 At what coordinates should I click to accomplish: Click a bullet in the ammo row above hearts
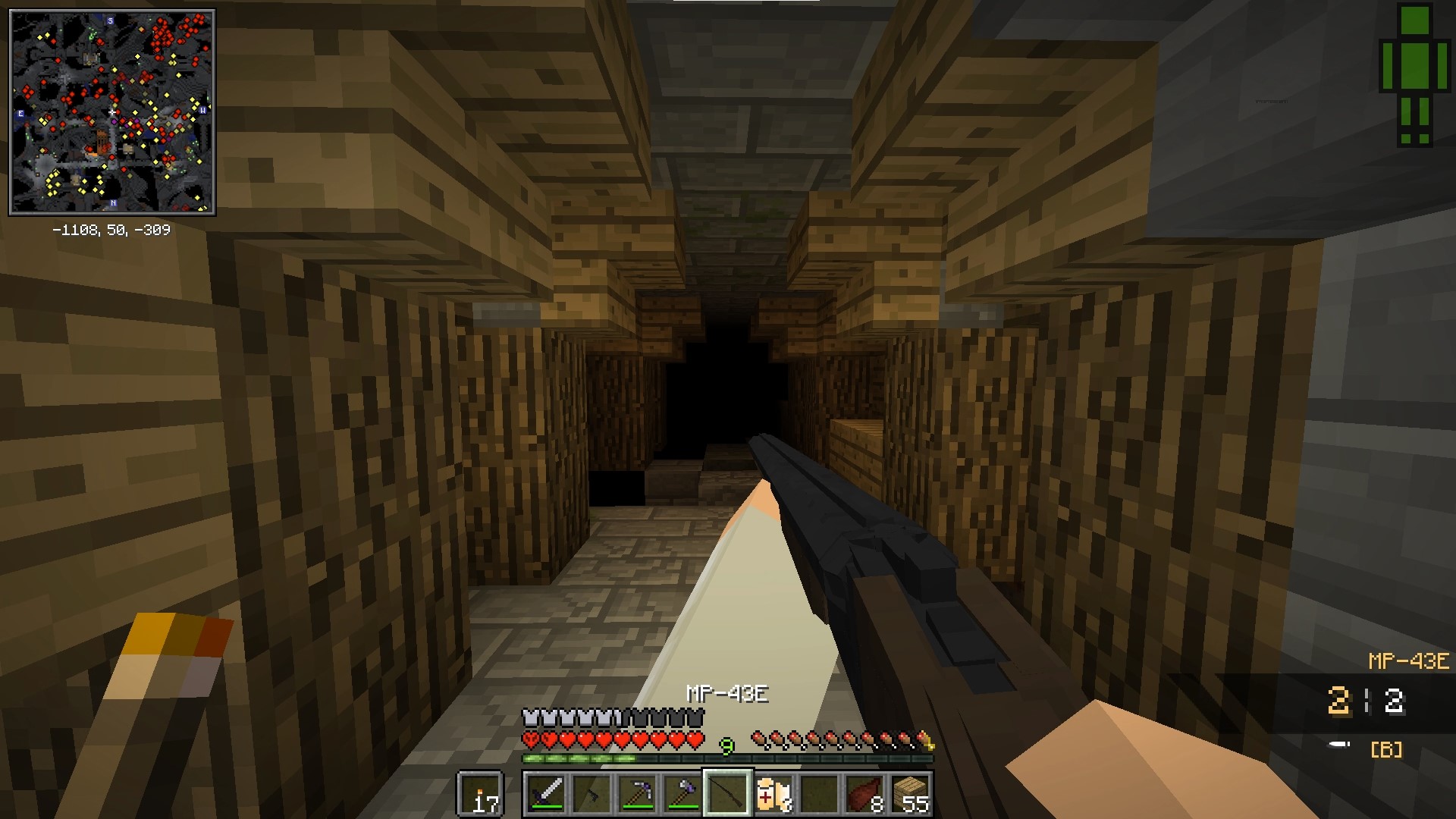pos(758,739)
